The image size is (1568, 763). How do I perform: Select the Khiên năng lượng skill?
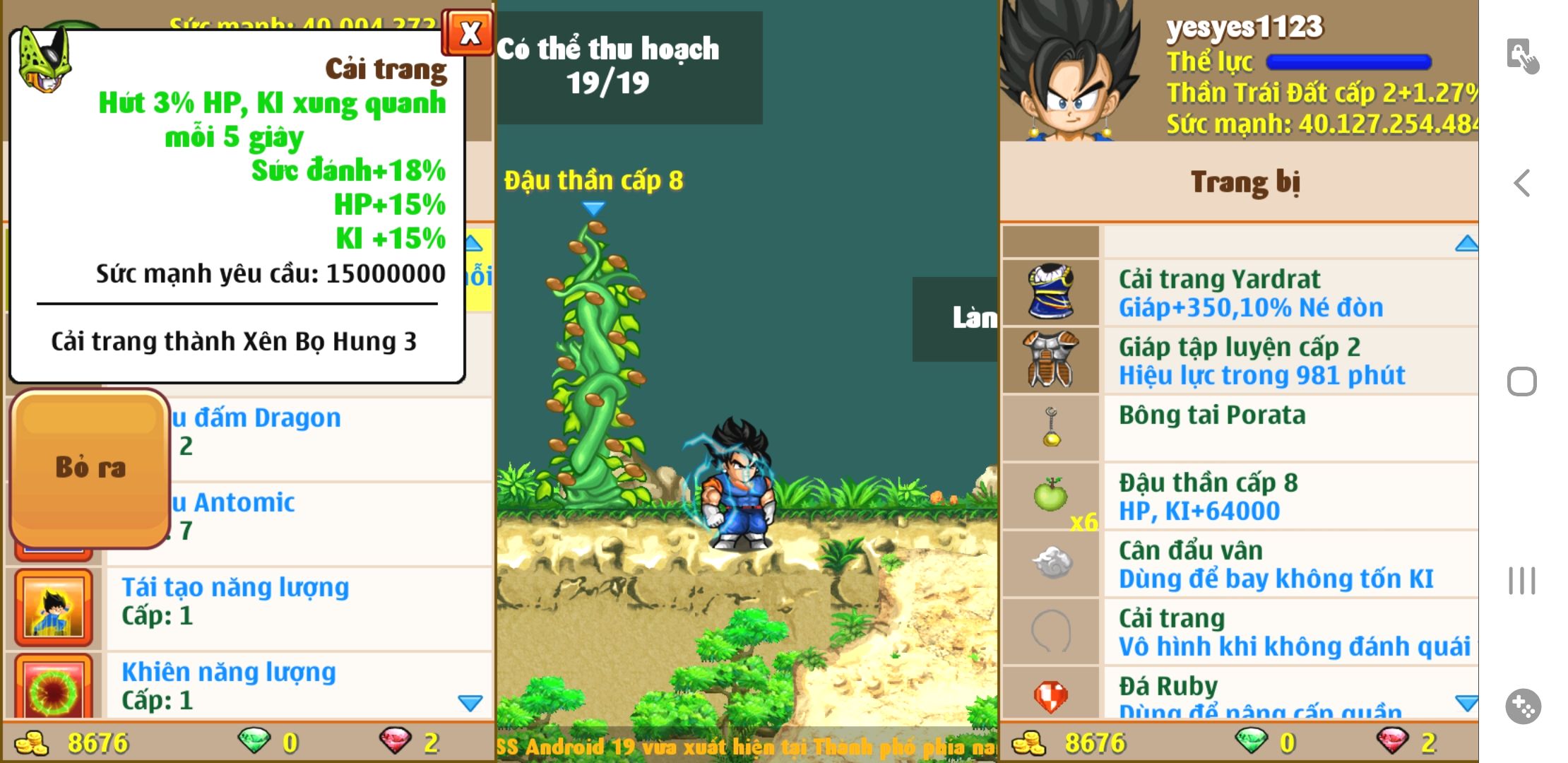pyautogui.click(x=228, y=685)
